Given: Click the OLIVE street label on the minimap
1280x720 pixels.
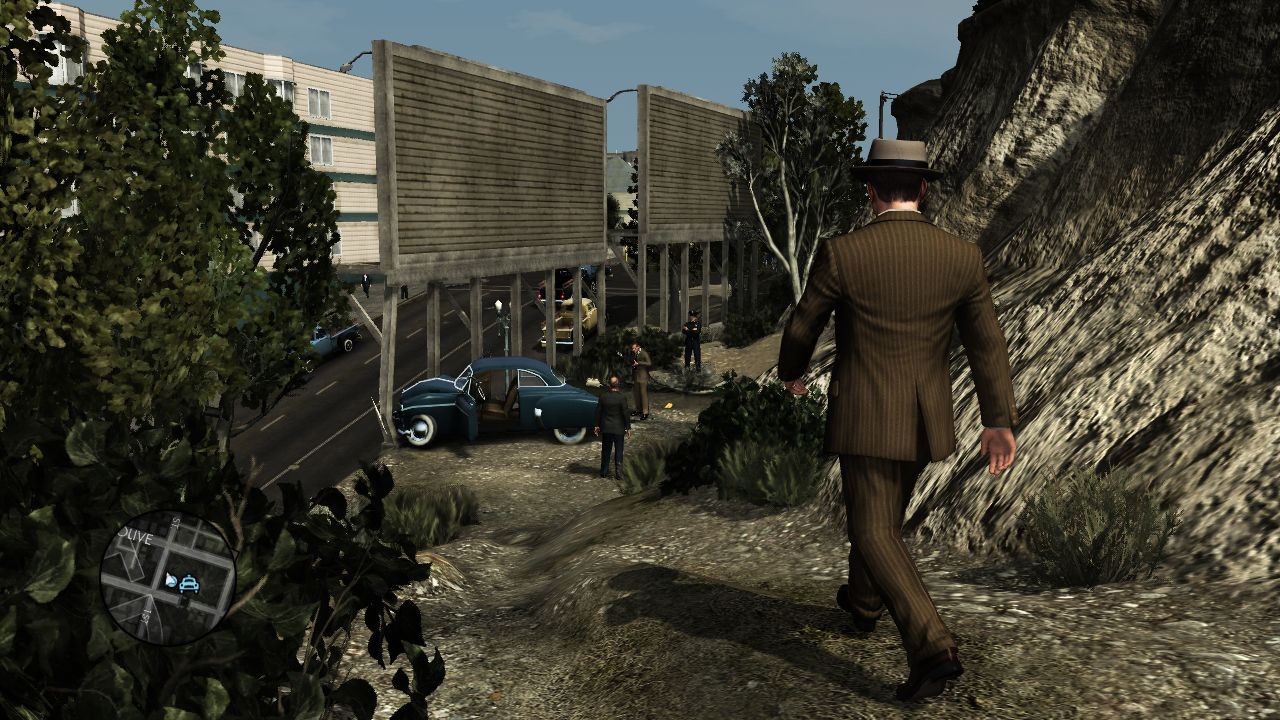Looking at the screenshot, I should [x=135, y=536].
